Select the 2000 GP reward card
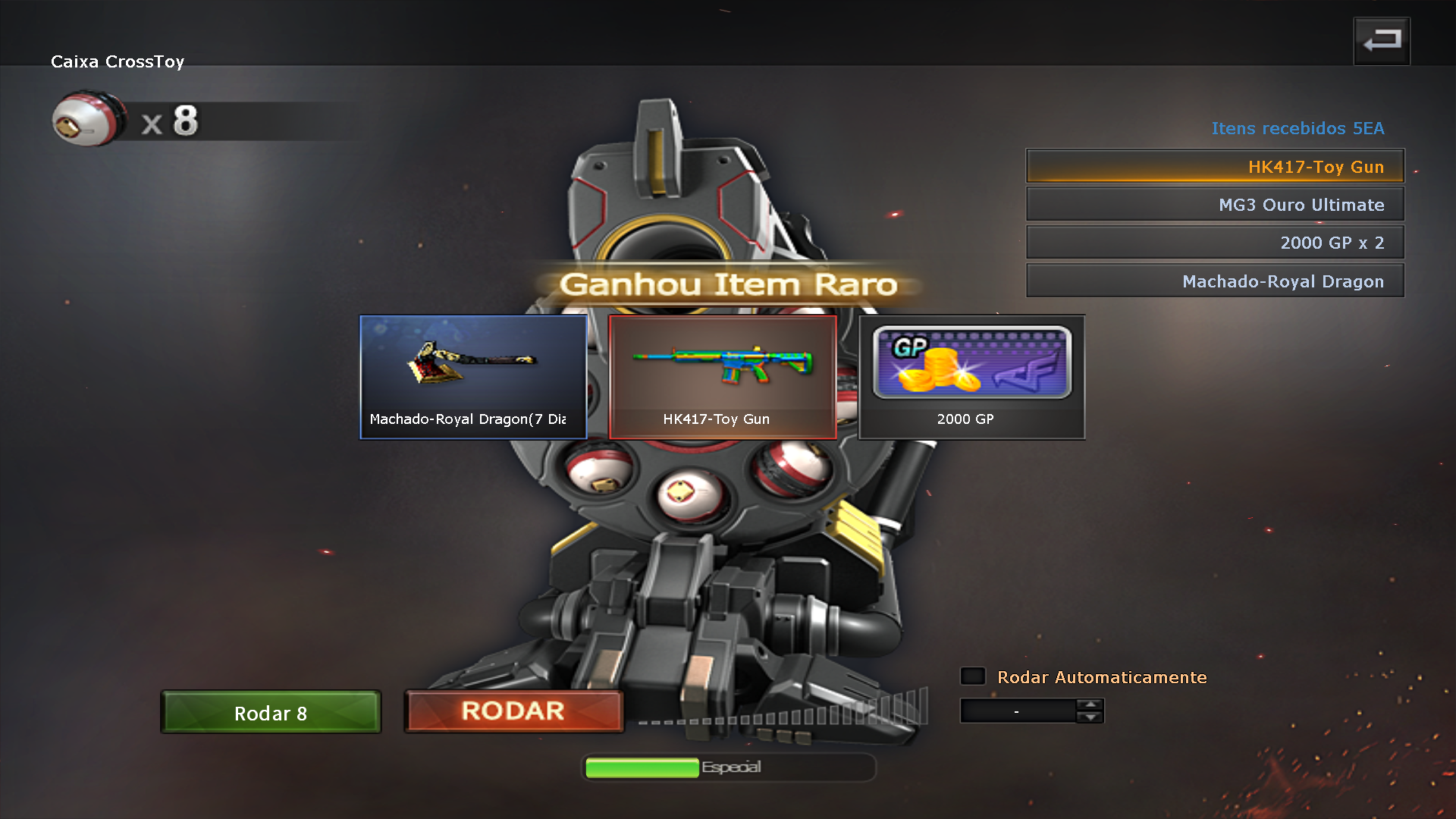1456x819 pixels. (971, 377)
